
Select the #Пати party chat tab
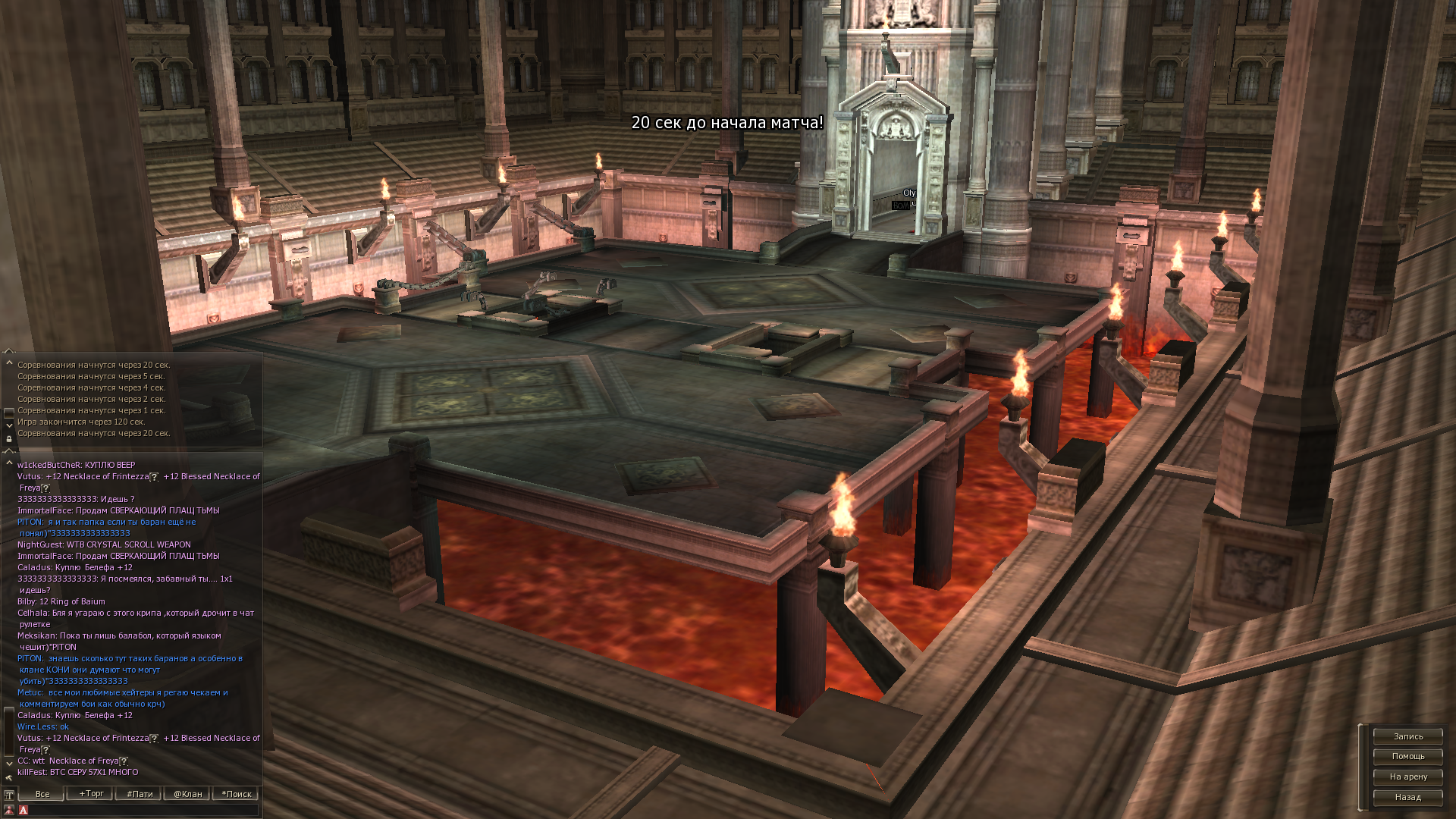click(140, 794)
